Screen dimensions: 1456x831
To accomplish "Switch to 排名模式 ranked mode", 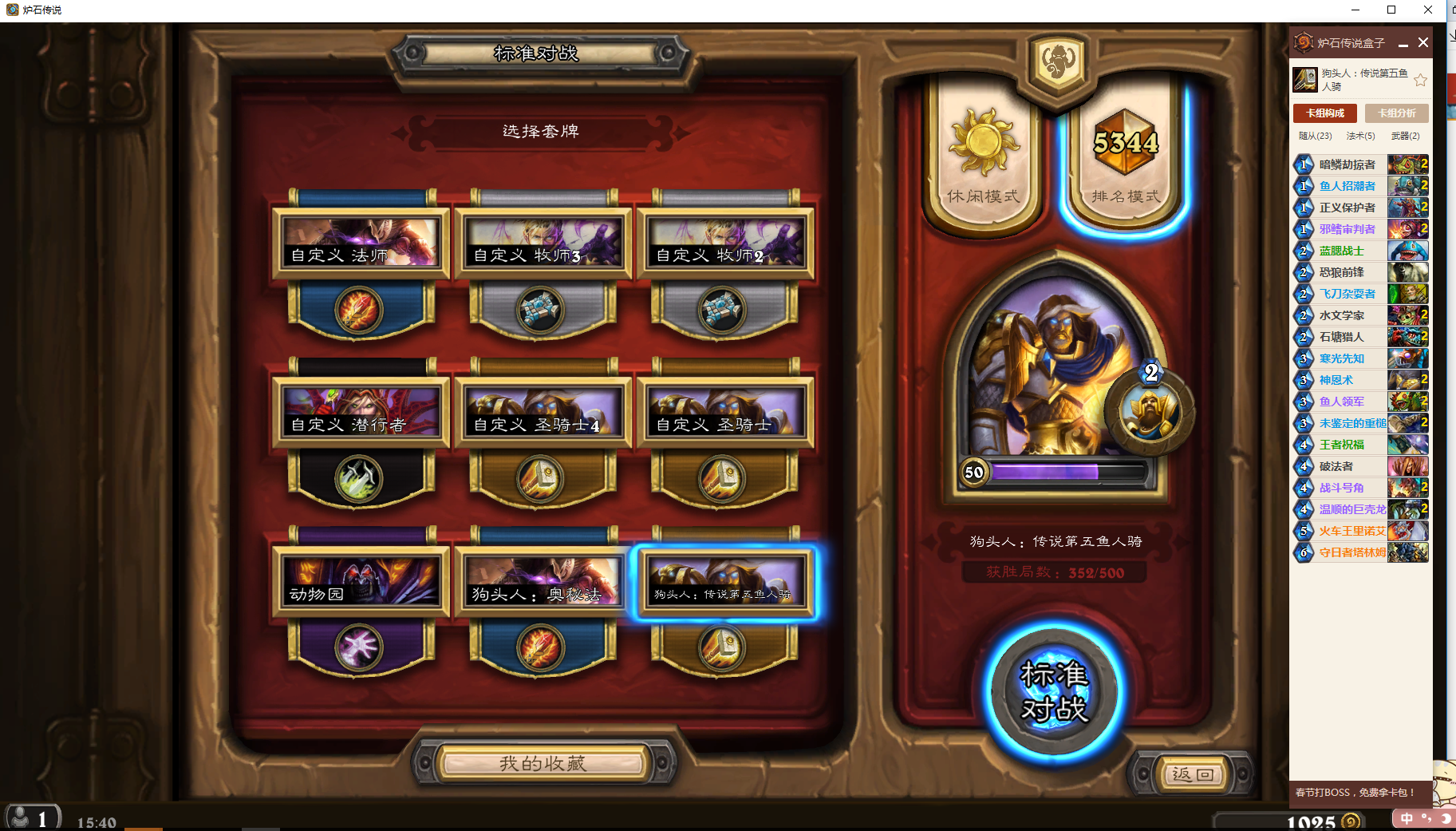I will coord(1125,160).
